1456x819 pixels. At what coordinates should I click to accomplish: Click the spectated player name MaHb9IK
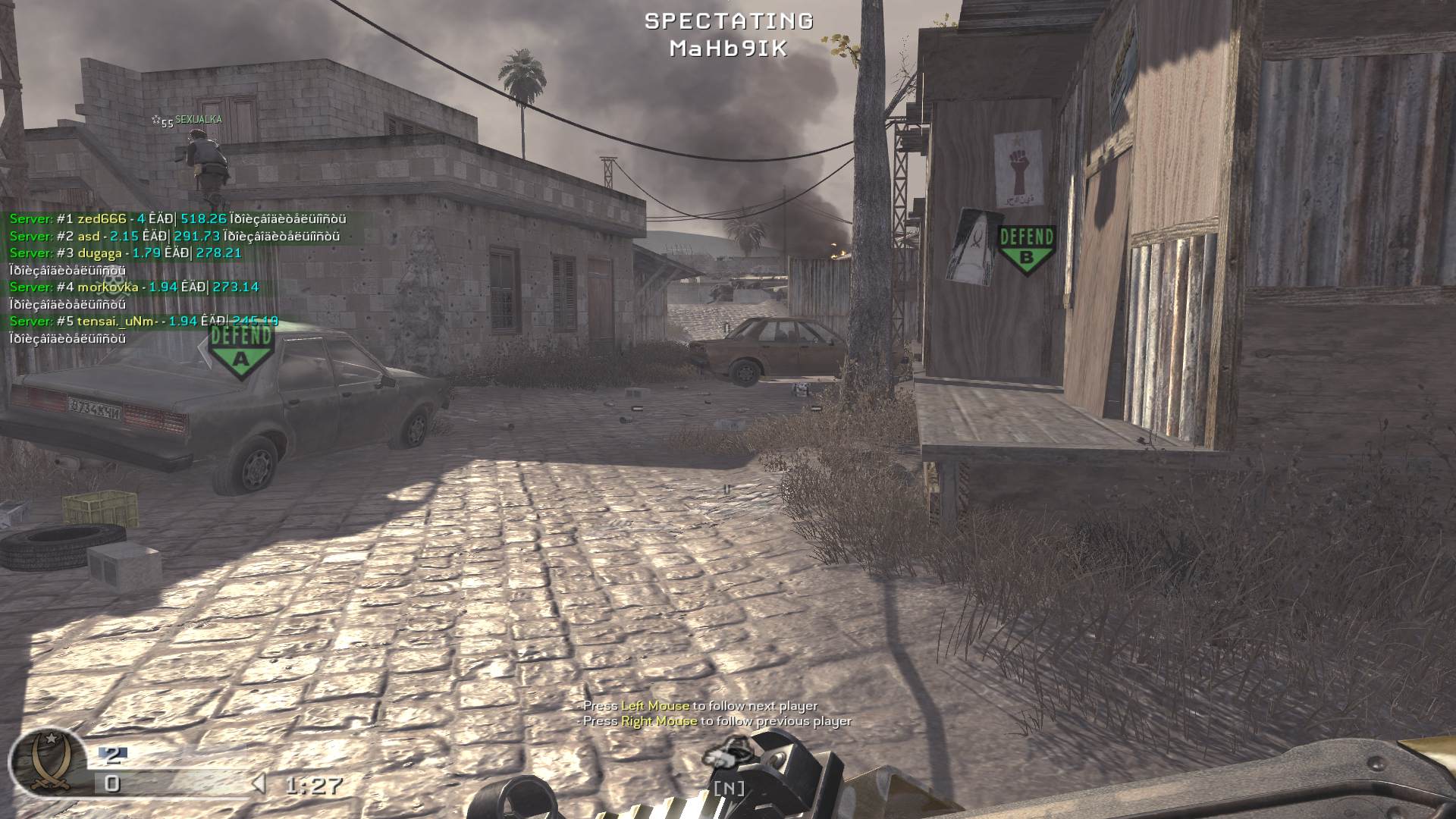728,49
